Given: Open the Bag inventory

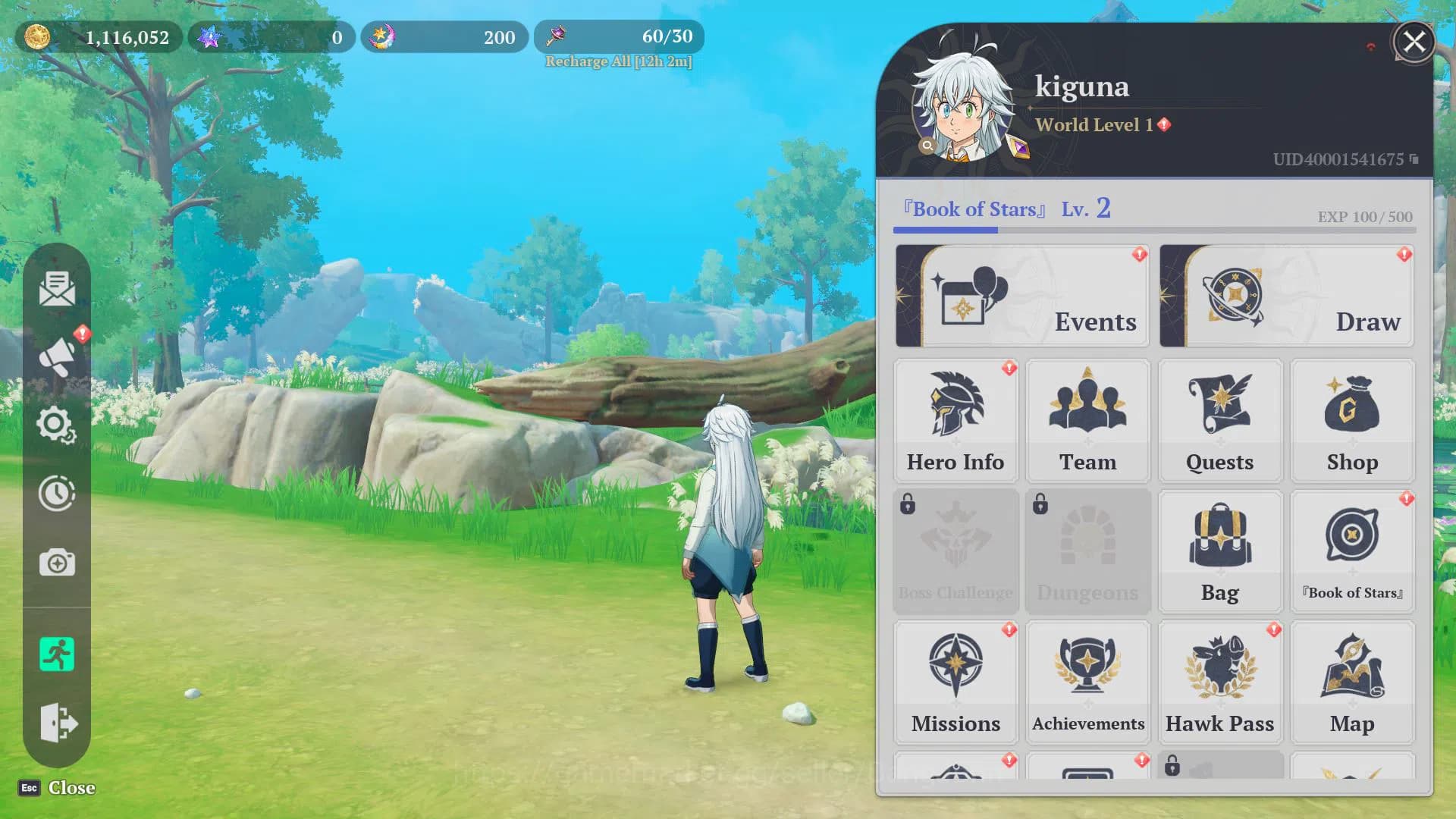Looking at the screenshot, I should point(1219,551).
